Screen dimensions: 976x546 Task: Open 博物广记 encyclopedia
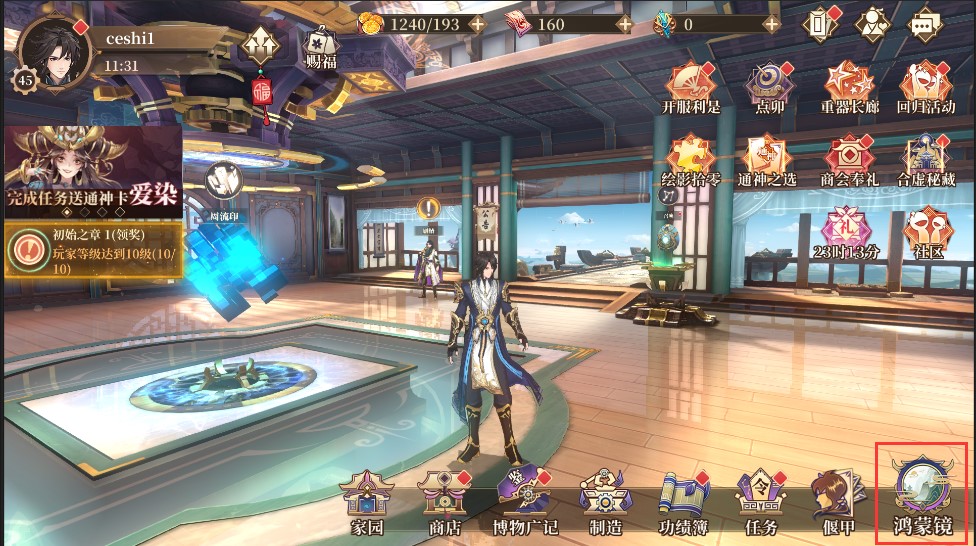pyautogui.click(x=525, y=500)
